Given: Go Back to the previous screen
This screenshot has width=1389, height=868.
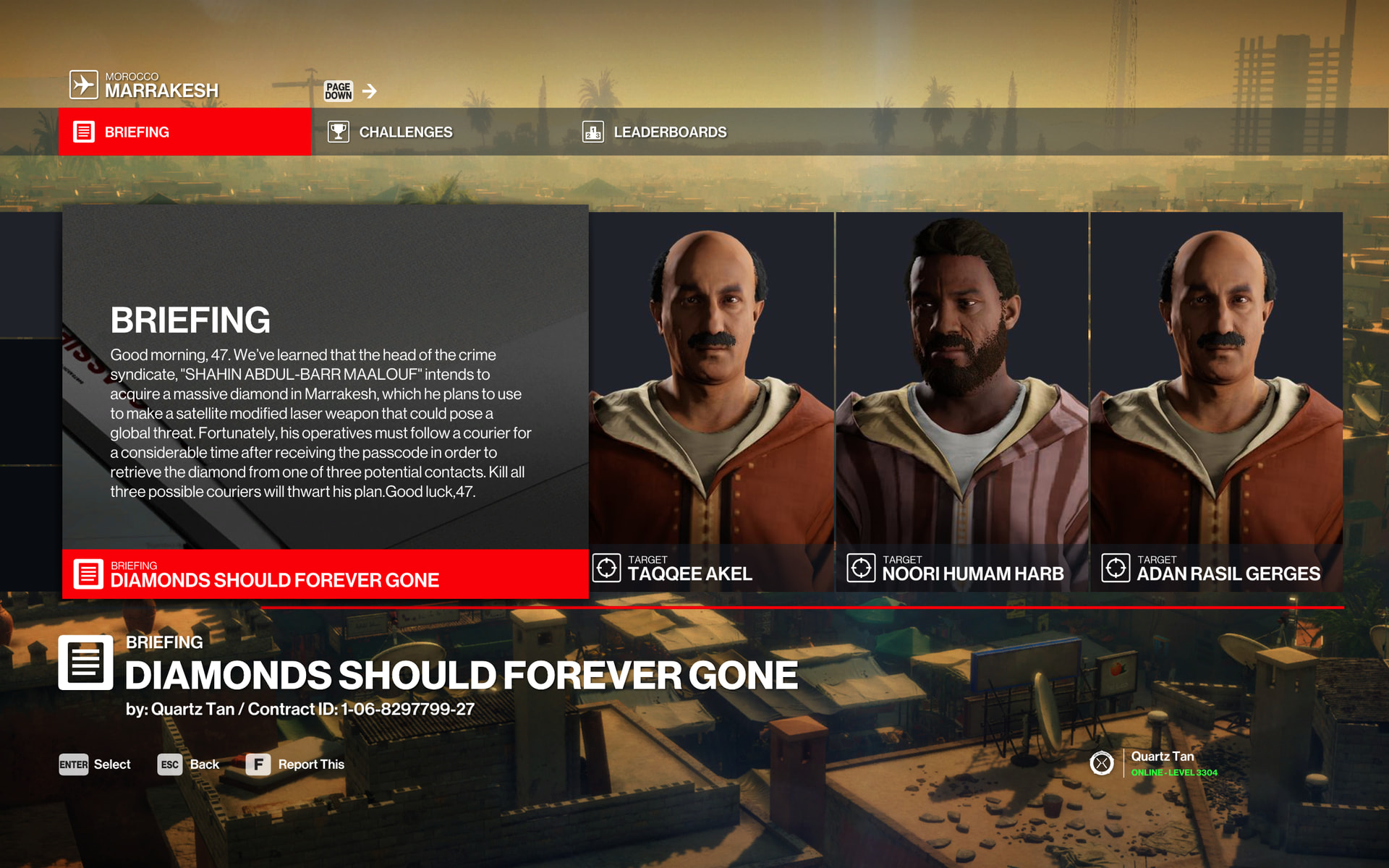Looking at the screenshot, I should 189,765.
